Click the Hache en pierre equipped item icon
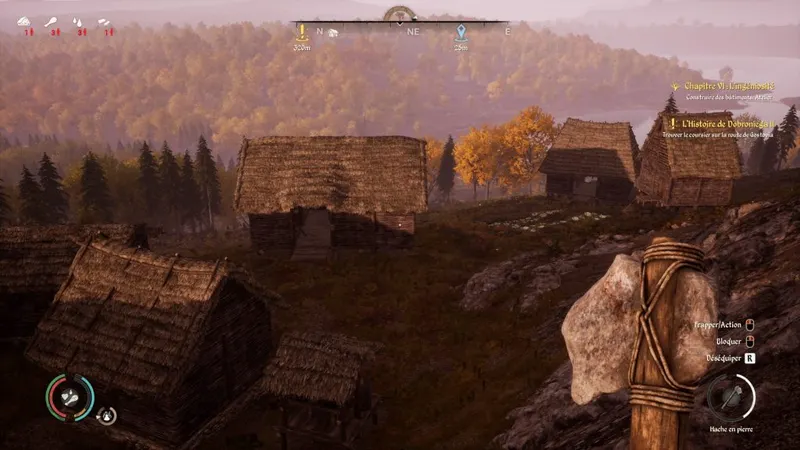The height and width of the screenshot is (450, 800). [731, 398]
